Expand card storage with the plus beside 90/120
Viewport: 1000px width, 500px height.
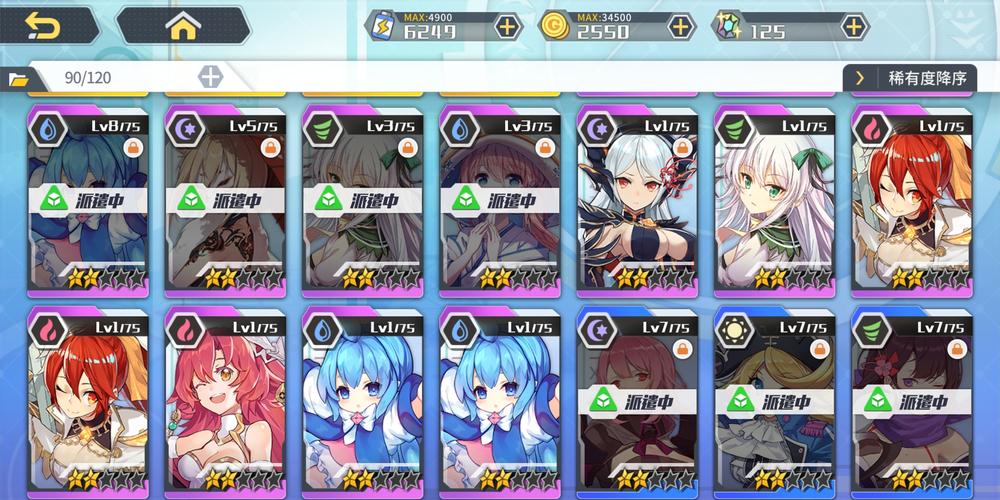(210, 77)
